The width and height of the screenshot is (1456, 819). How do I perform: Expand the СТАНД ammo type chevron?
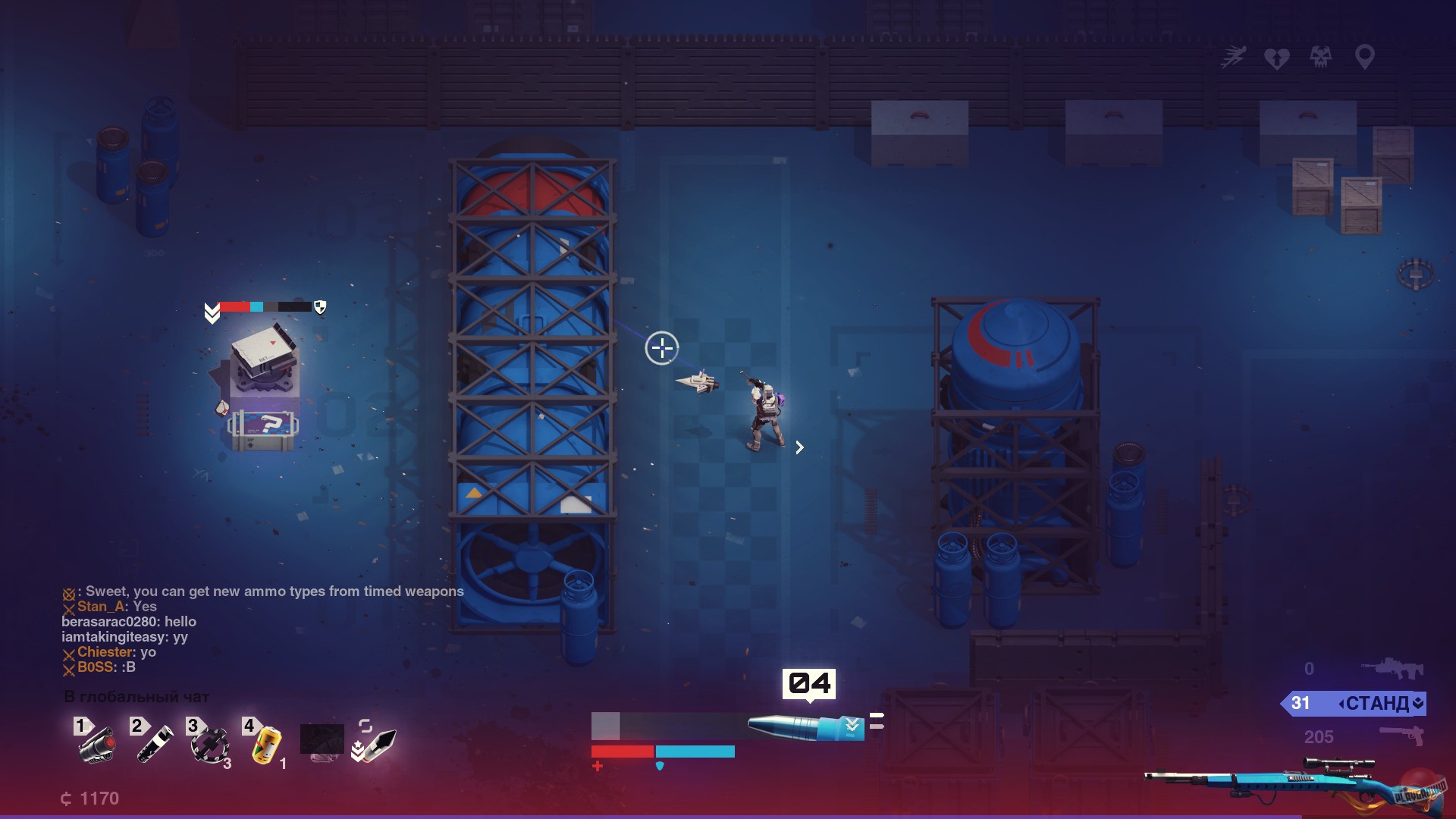pos(1418,702)
